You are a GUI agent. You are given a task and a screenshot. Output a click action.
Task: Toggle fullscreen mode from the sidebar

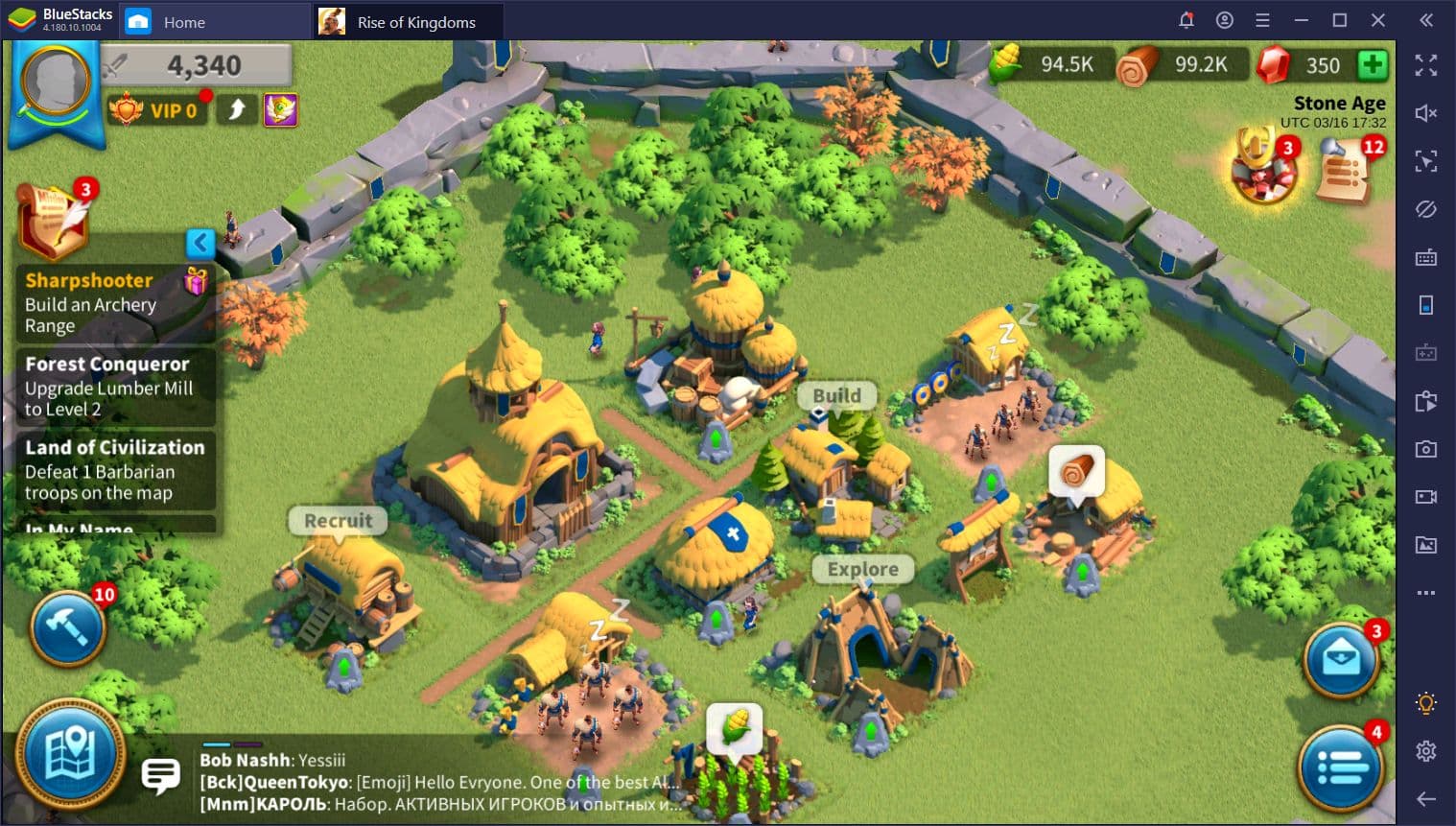click(1426, 65)
